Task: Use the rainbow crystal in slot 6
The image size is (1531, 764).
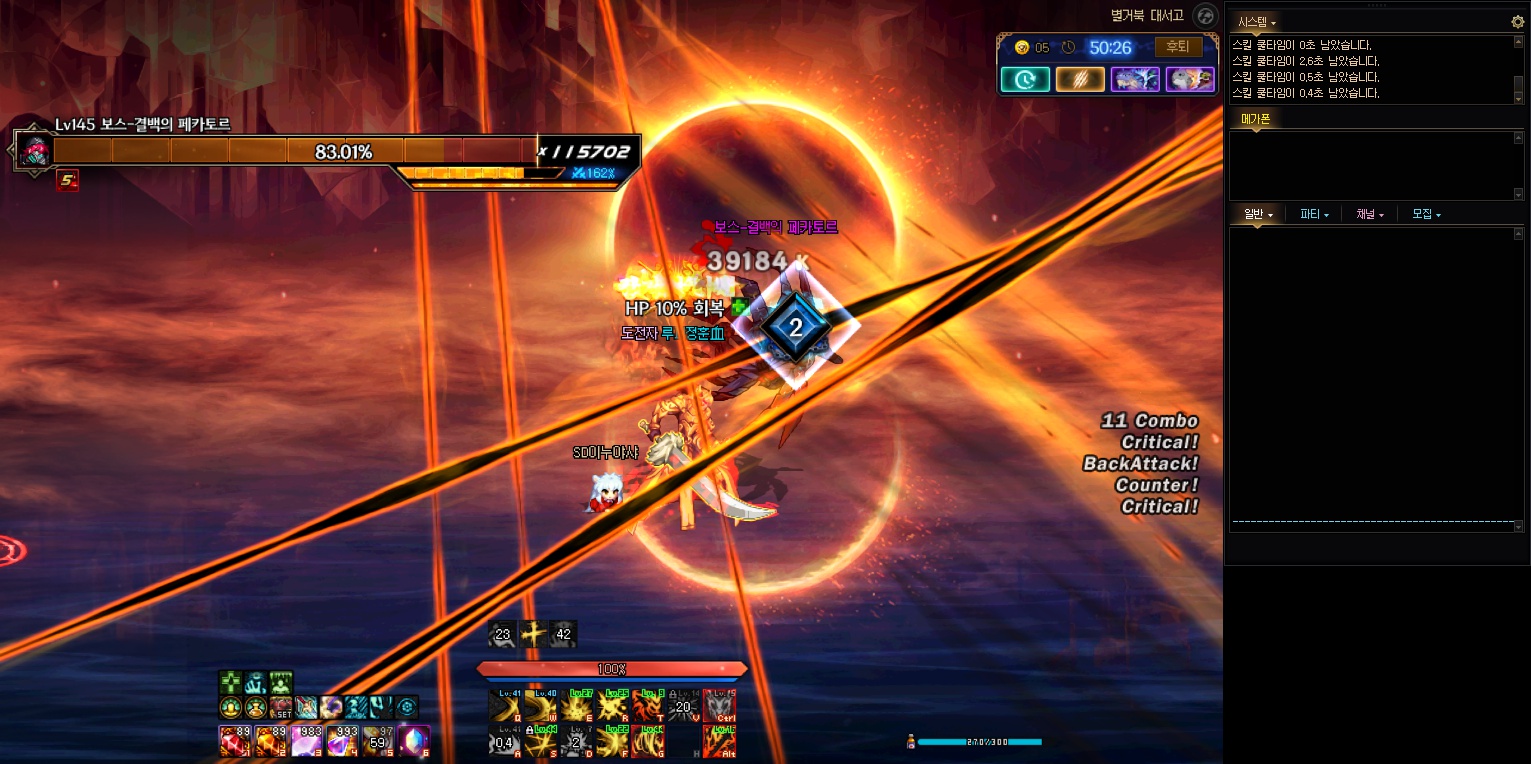Action: point(414,741)
